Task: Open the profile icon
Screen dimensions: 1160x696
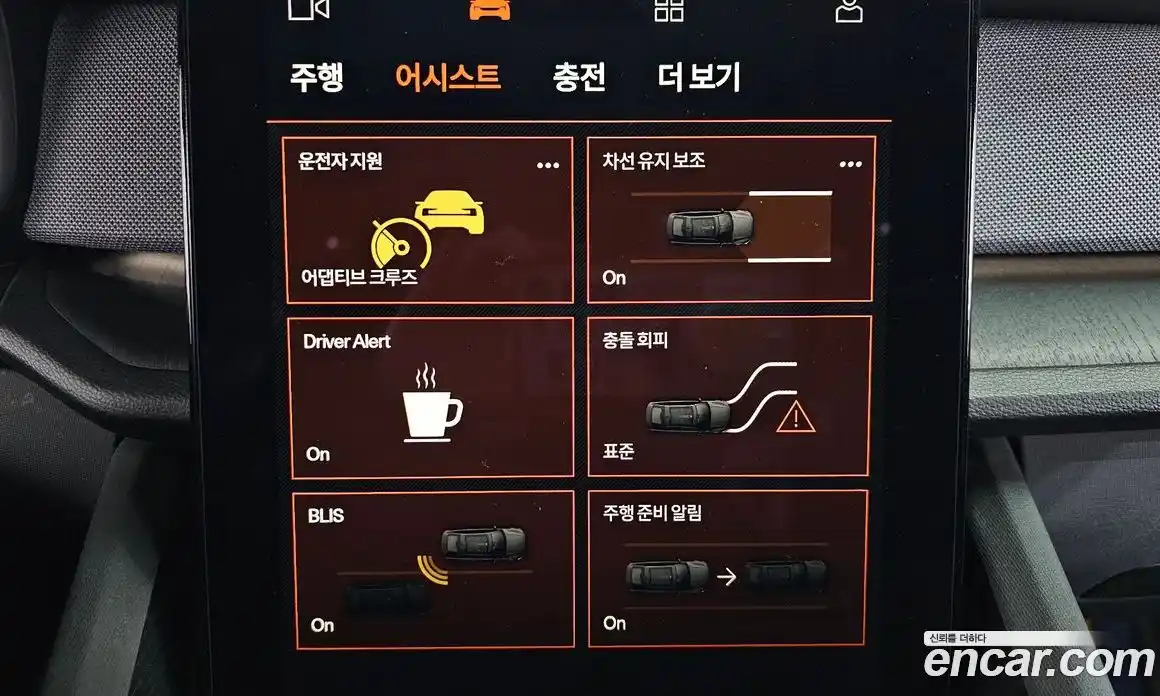Action: point(849,9)
